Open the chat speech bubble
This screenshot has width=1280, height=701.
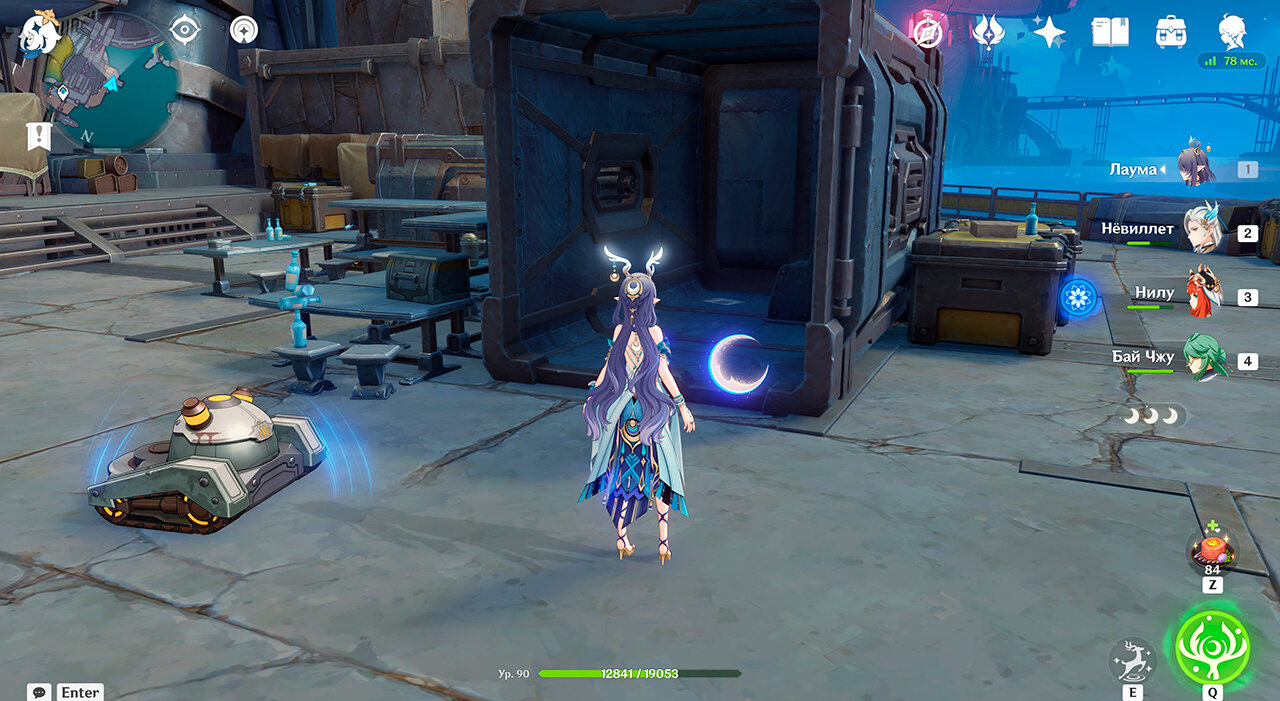[40, 692]
